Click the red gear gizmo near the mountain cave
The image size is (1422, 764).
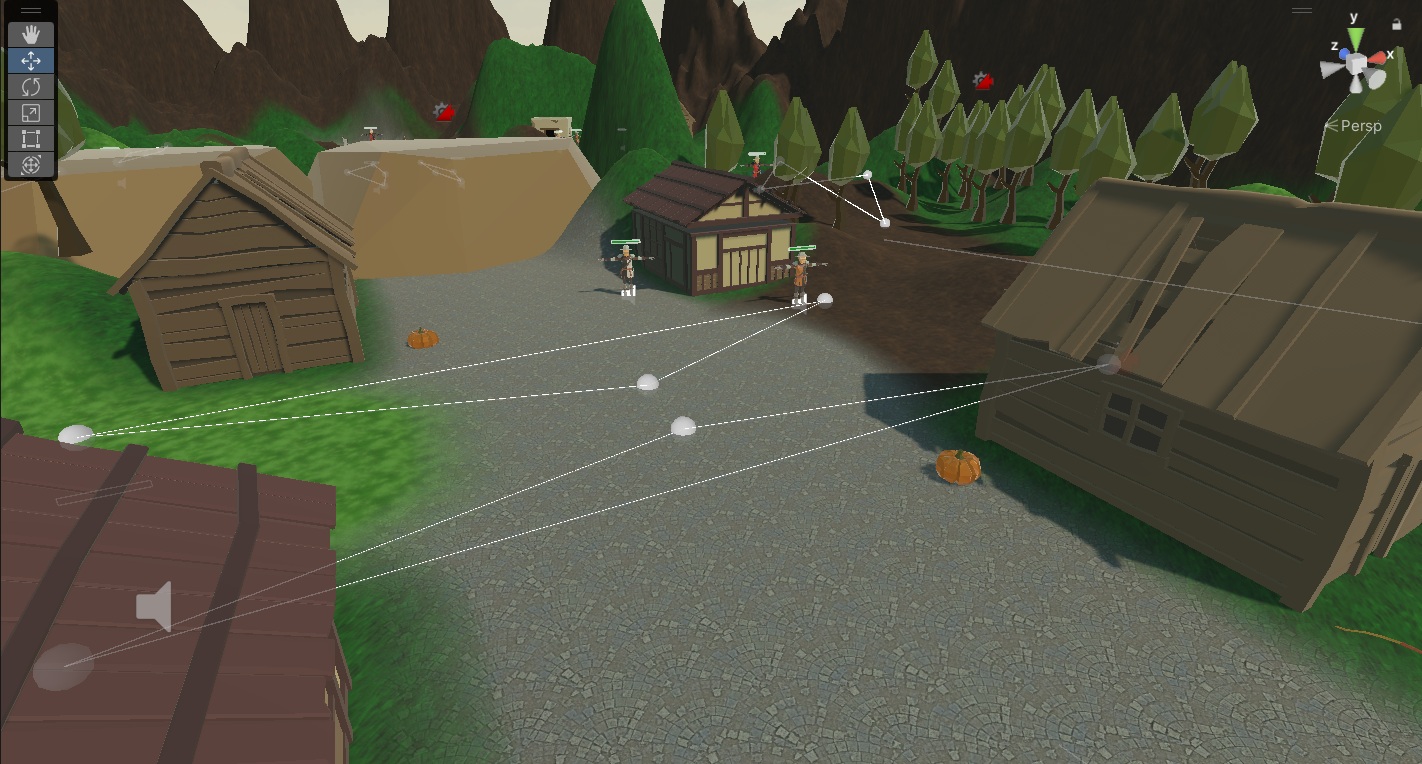click(443, 111)
